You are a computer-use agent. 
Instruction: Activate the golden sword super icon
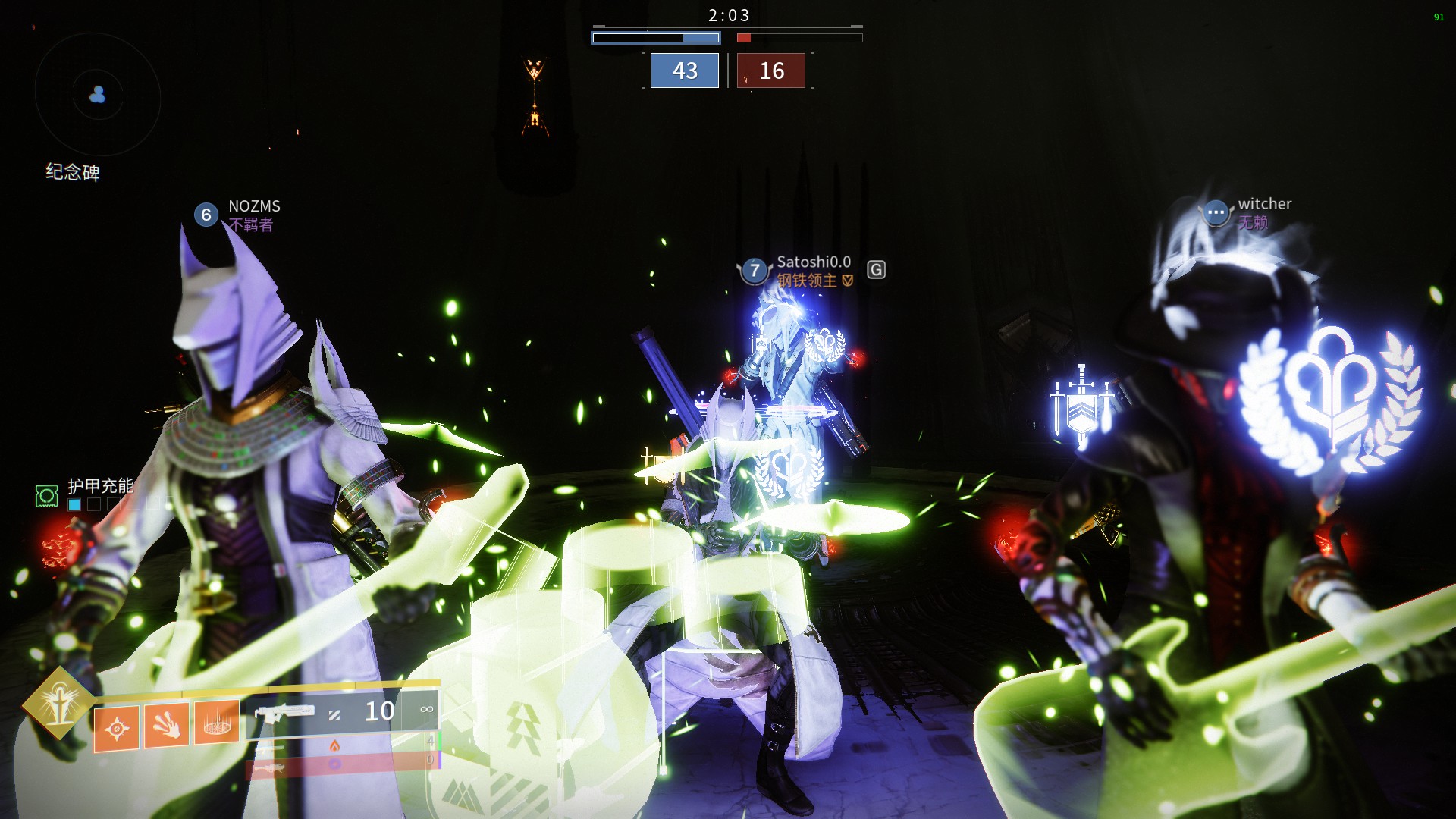click(x=59, y=703)
